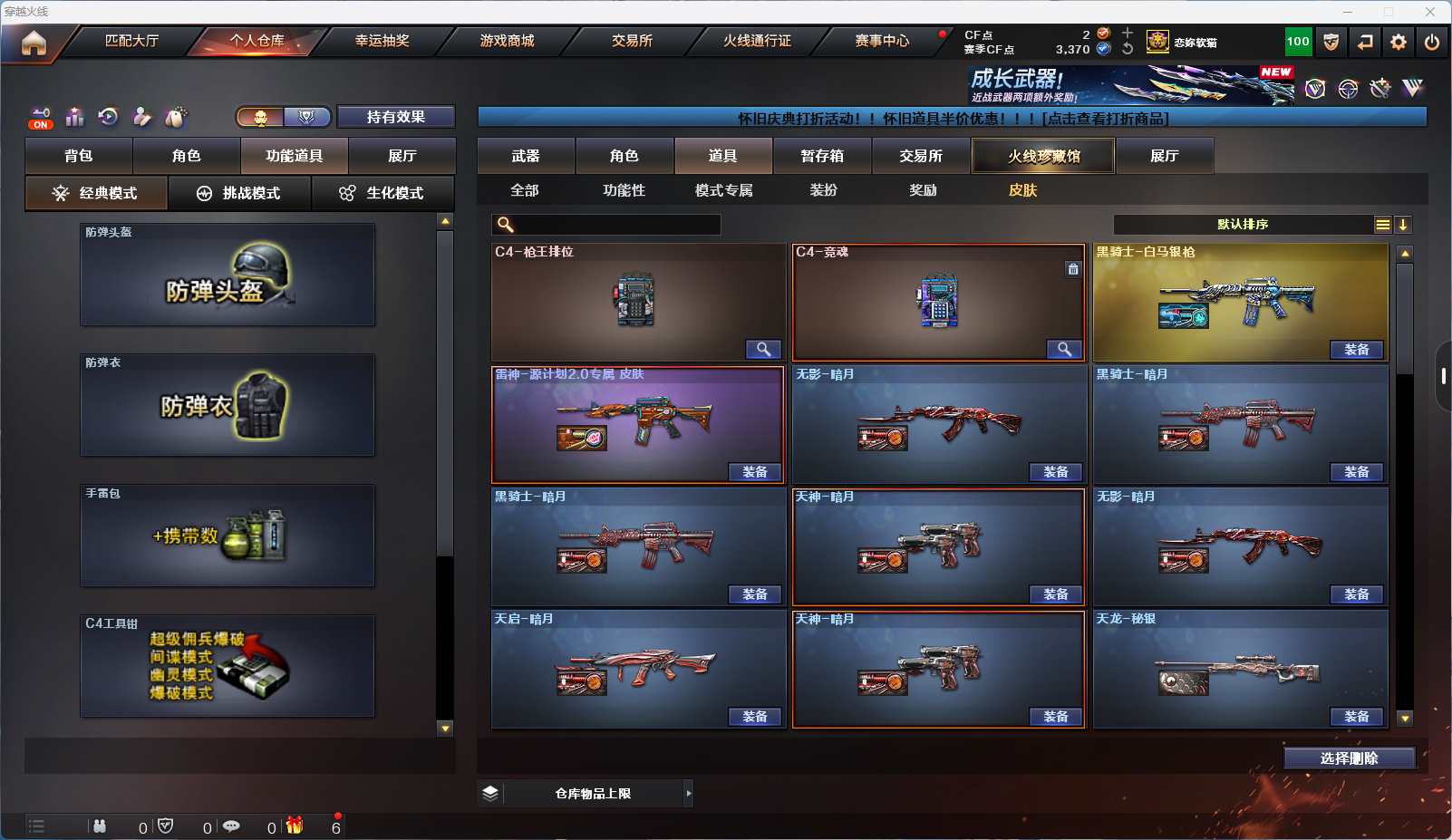
Task: Switch to the 暂存箱 storage tab
Action: coord(822,156)
